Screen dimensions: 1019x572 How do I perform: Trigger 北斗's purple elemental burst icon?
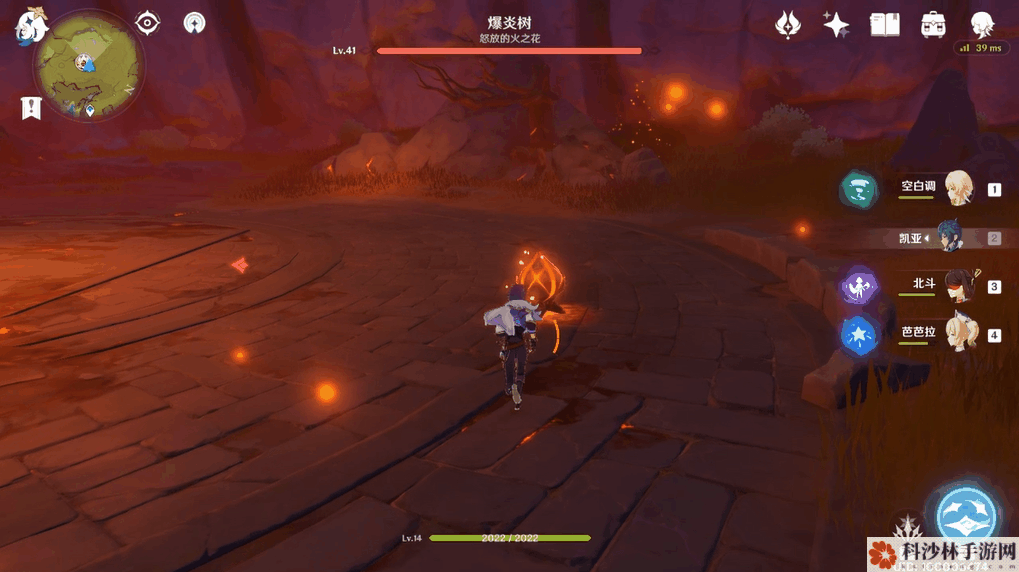(x=858, y=286)
